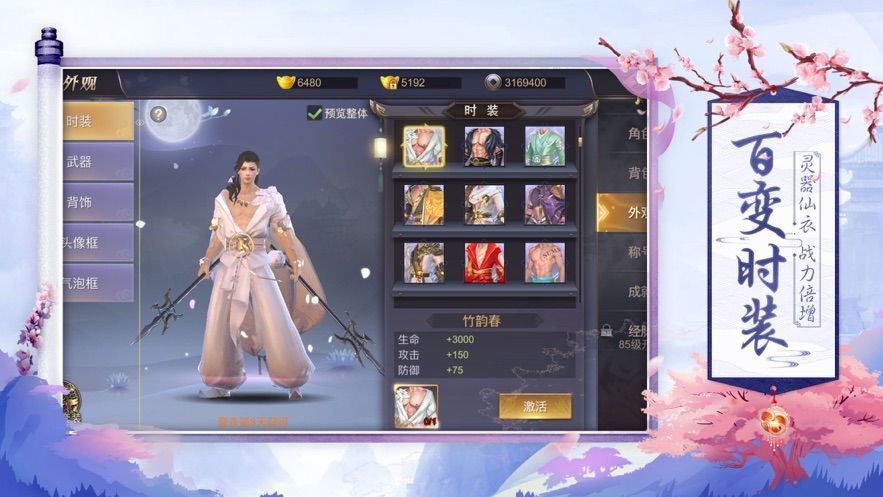Select the highlighted white robe costume
Screen dimensions: 883x497
[x=424, y=146]
